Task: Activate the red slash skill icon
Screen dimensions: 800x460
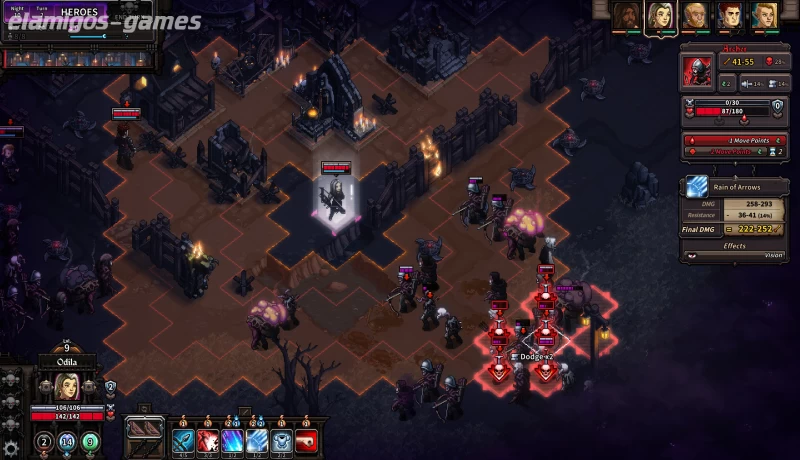Action: tap(208, 440)
